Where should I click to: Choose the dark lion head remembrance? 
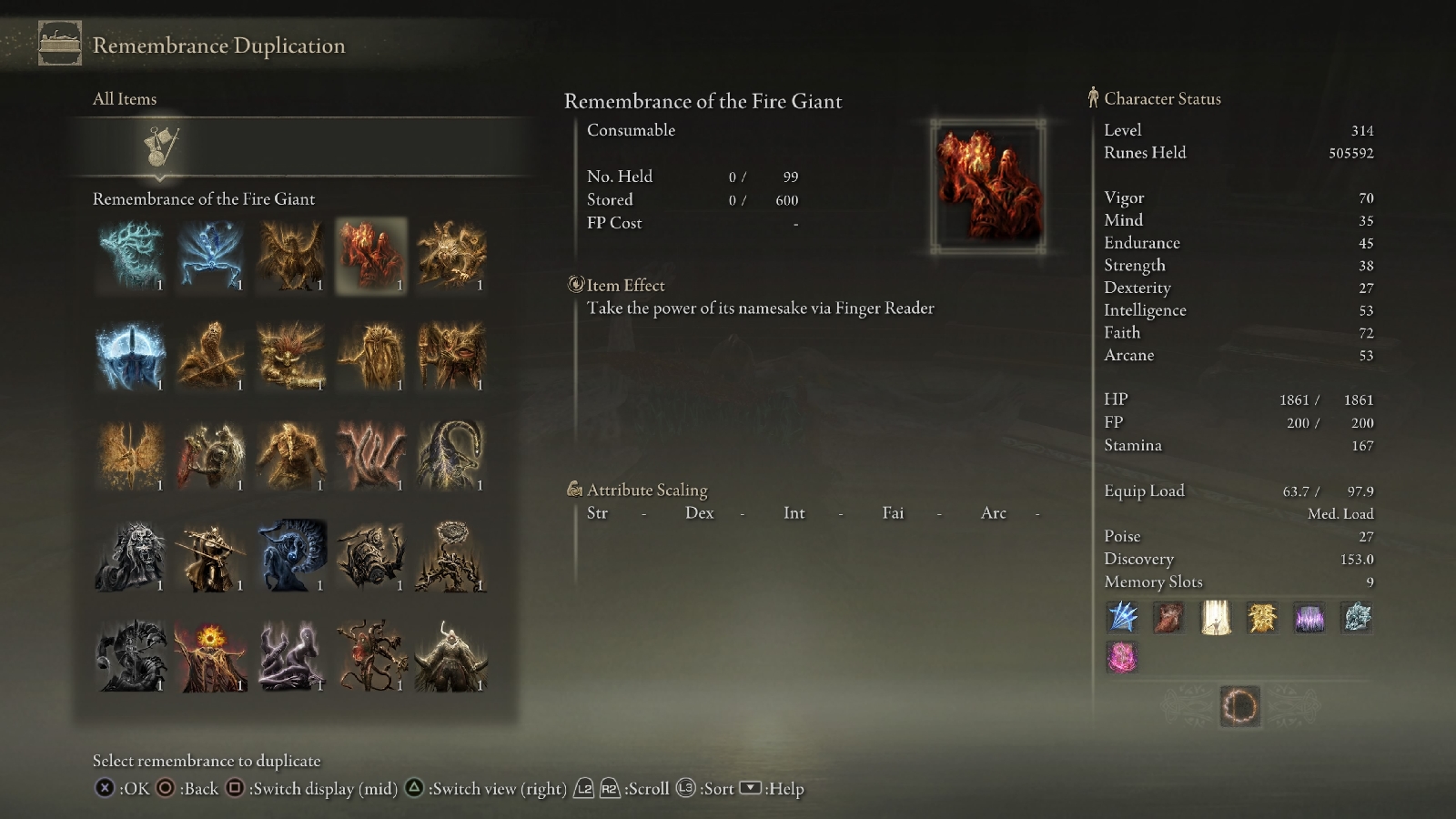pos(130,556)
